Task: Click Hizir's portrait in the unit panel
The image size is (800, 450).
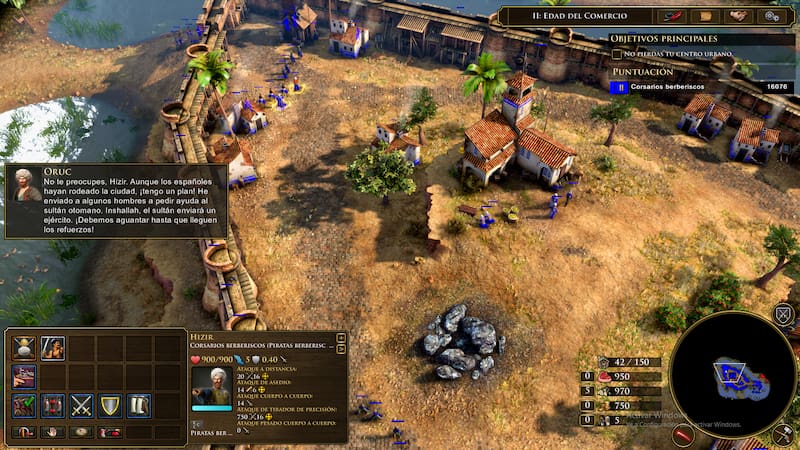Action: pyautogui.click(x=211, y=387)
